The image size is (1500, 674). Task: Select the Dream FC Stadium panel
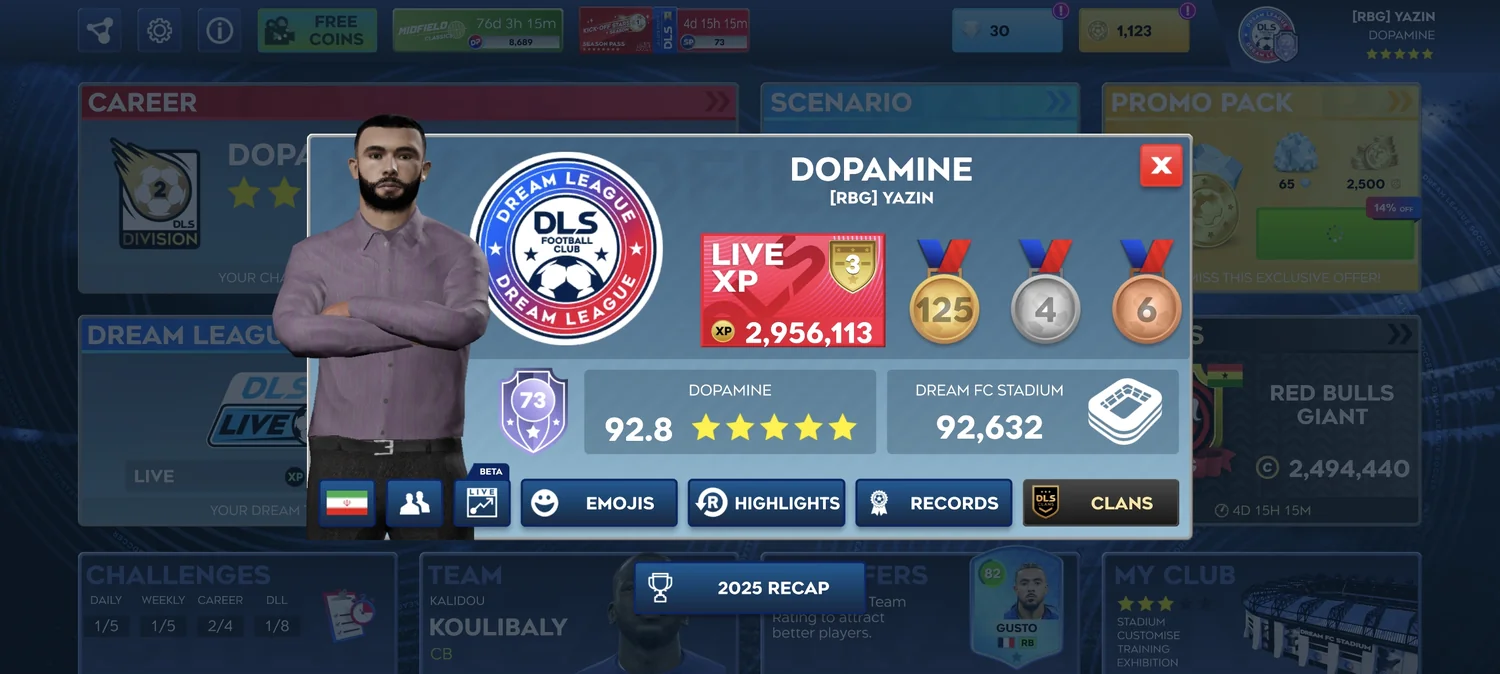(1032, 412)
